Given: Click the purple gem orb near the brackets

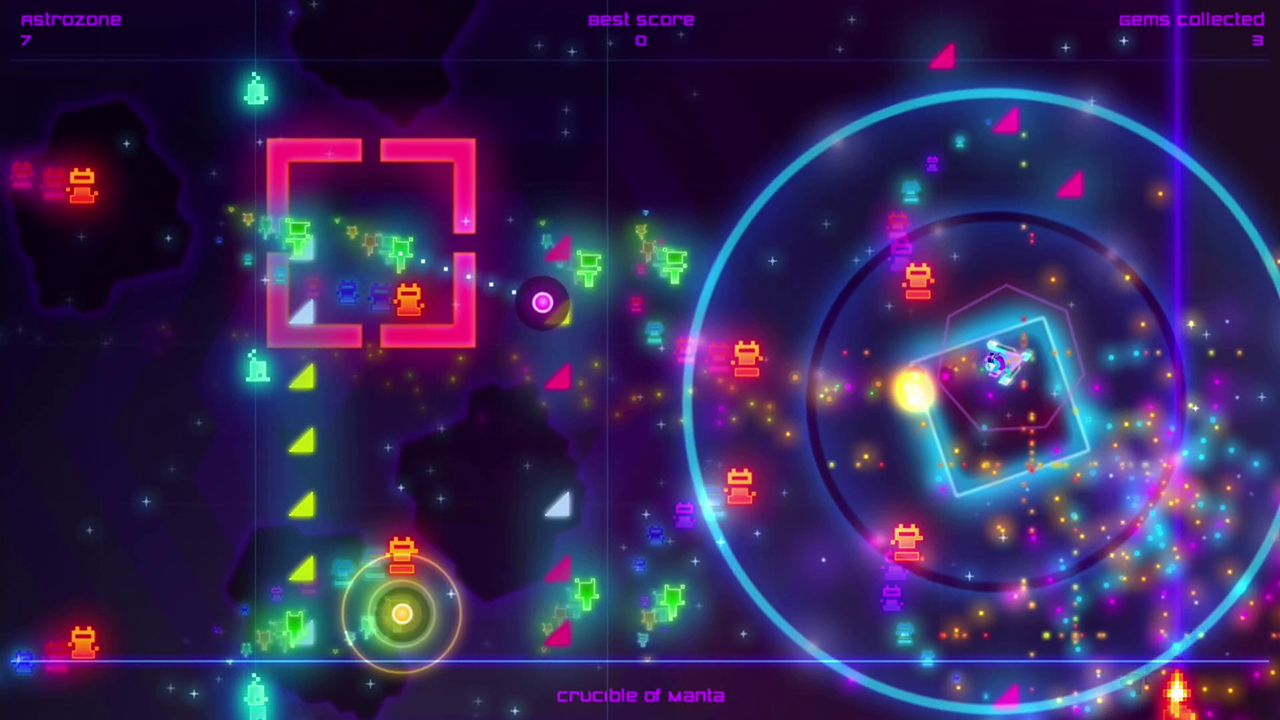Looking at the screenshot, I should tap(542, 302).
